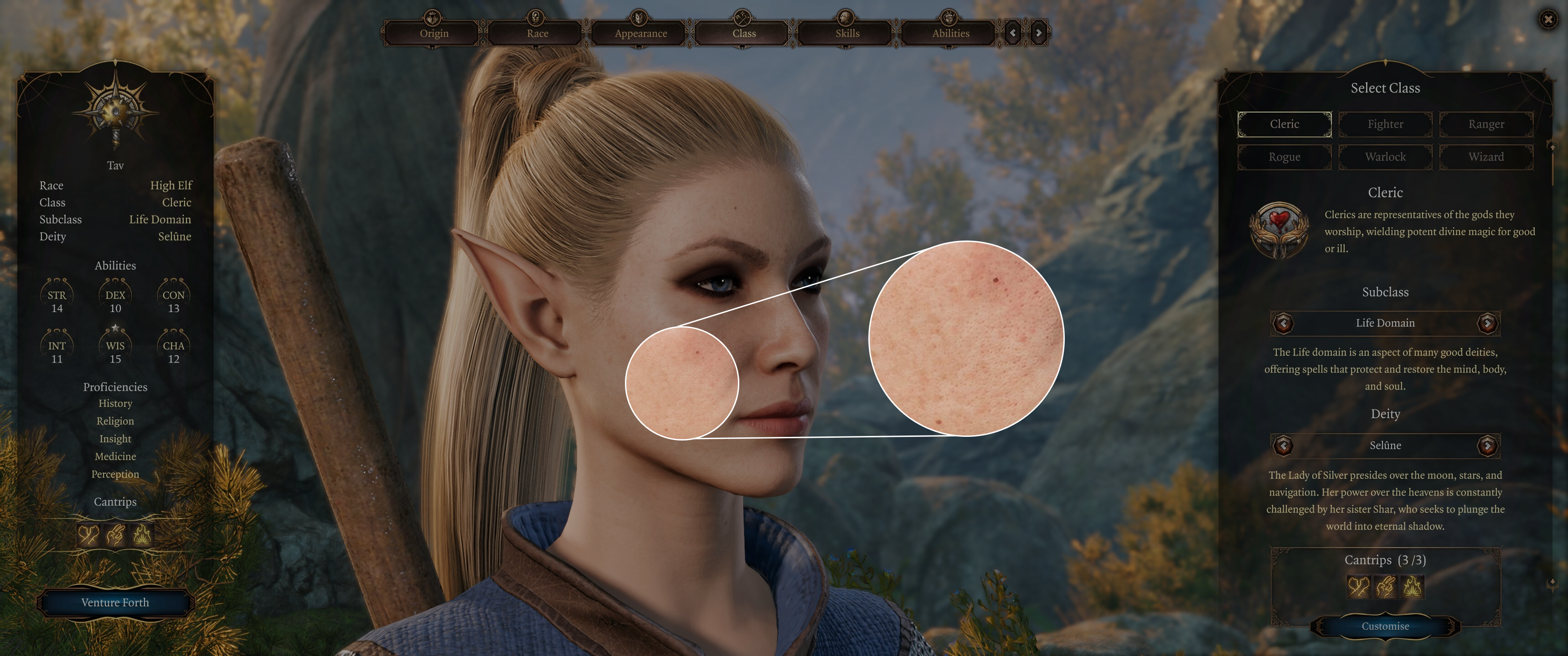Screen dimensions: 1568x656
Task: Click Venture Forth to begin
Action: point(115,602)
